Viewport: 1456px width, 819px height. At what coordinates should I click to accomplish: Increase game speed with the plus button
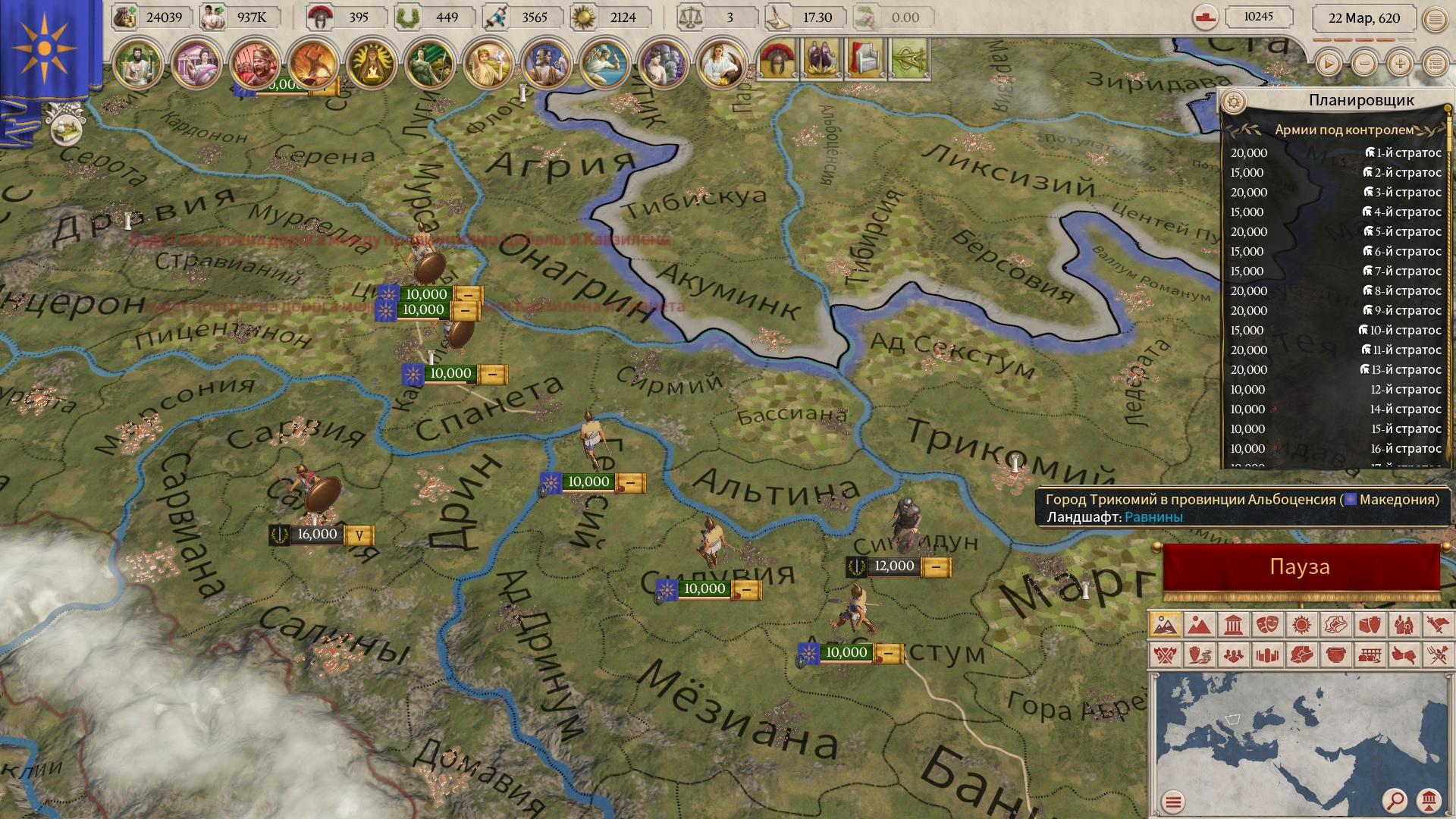(x=1400, y=64)
